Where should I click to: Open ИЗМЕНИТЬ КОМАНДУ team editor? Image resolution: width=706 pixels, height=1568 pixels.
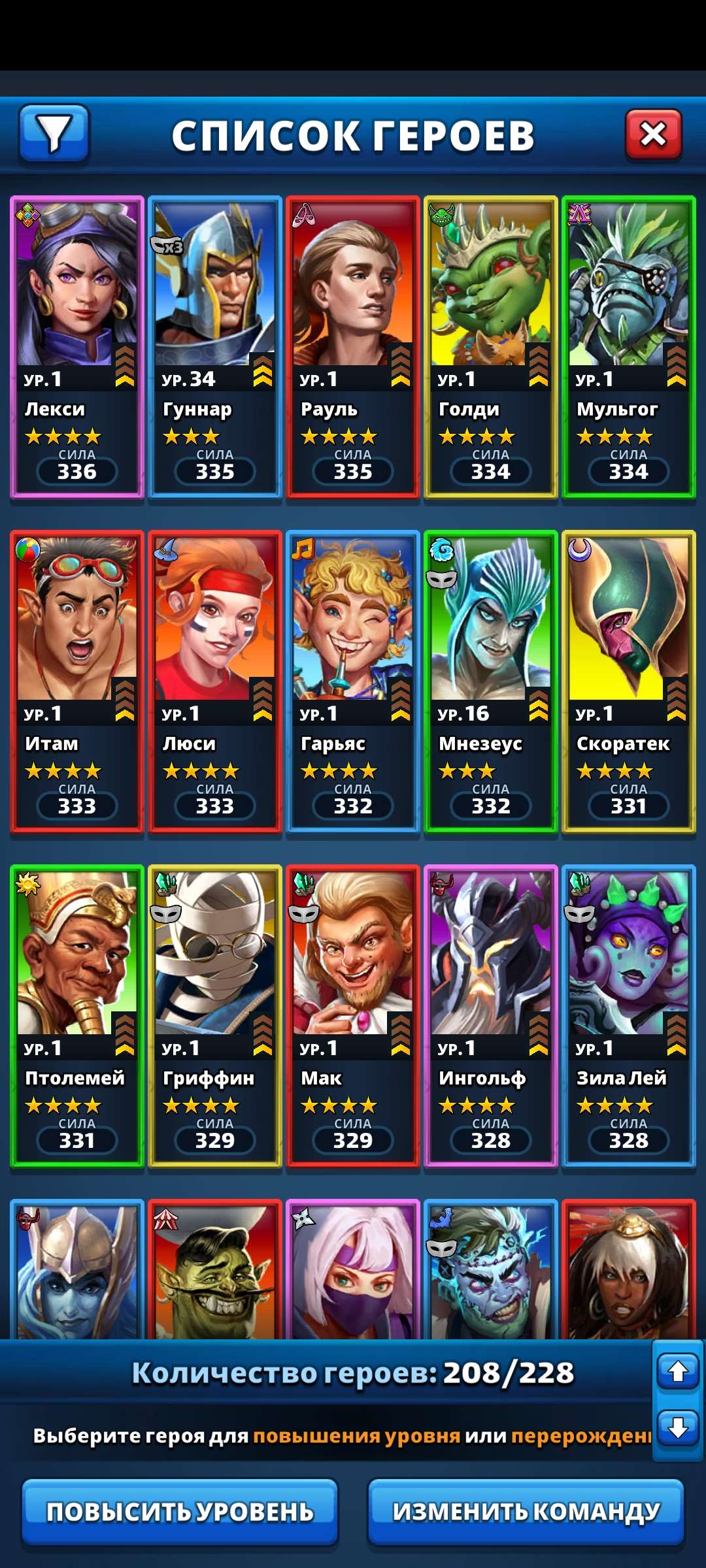point(526,1512)
